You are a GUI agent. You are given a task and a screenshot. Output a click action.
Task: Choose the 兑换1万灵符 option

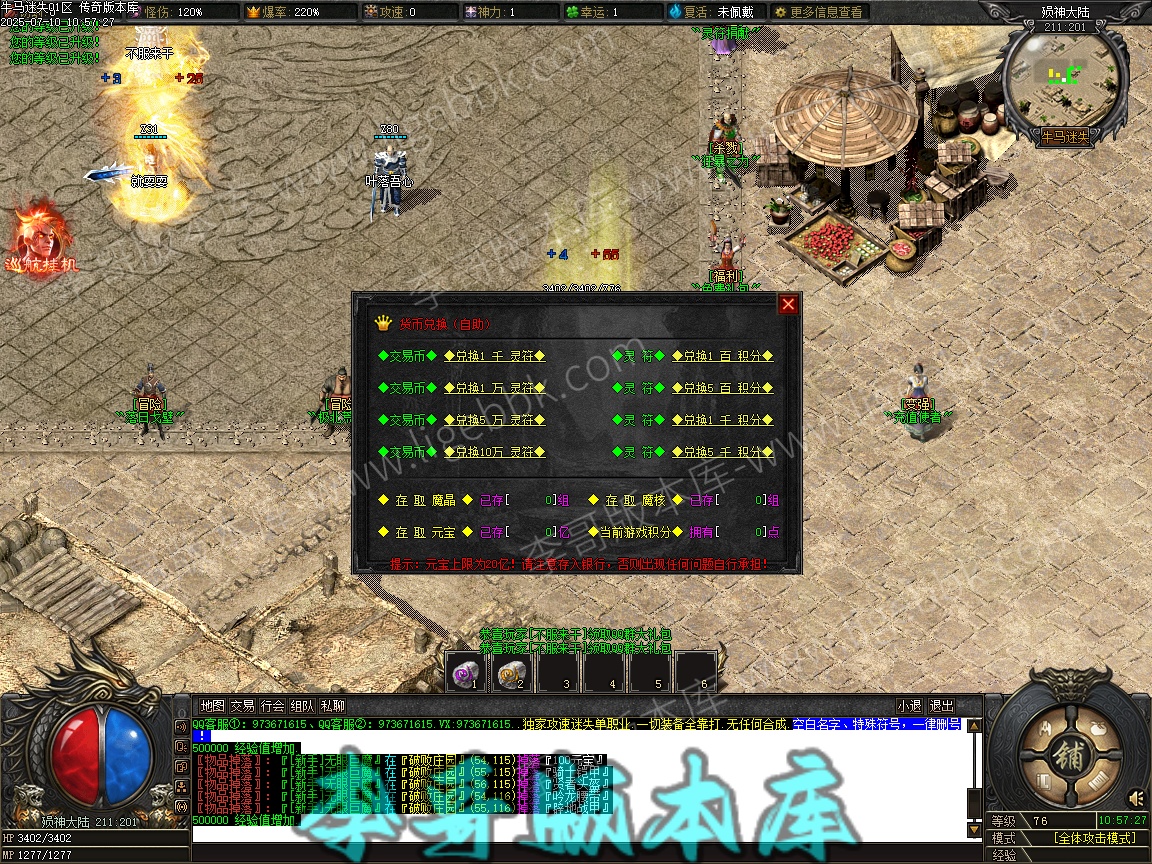pyautogui.click(x=494, y=388)
